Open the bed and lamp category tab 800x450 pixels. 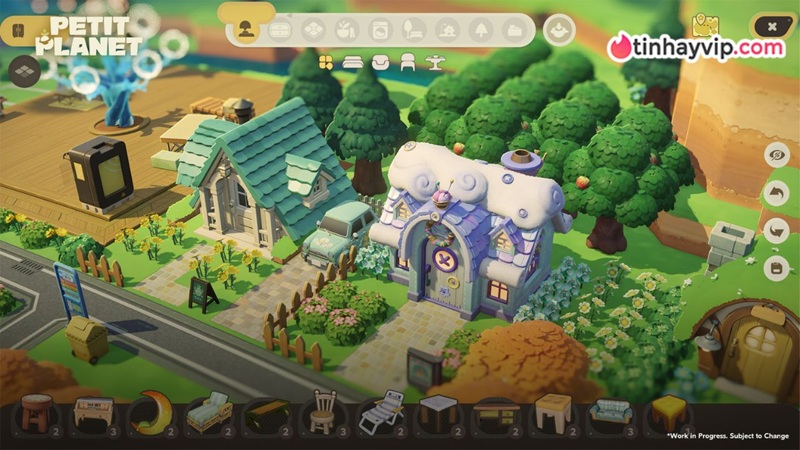click(412, 29)
